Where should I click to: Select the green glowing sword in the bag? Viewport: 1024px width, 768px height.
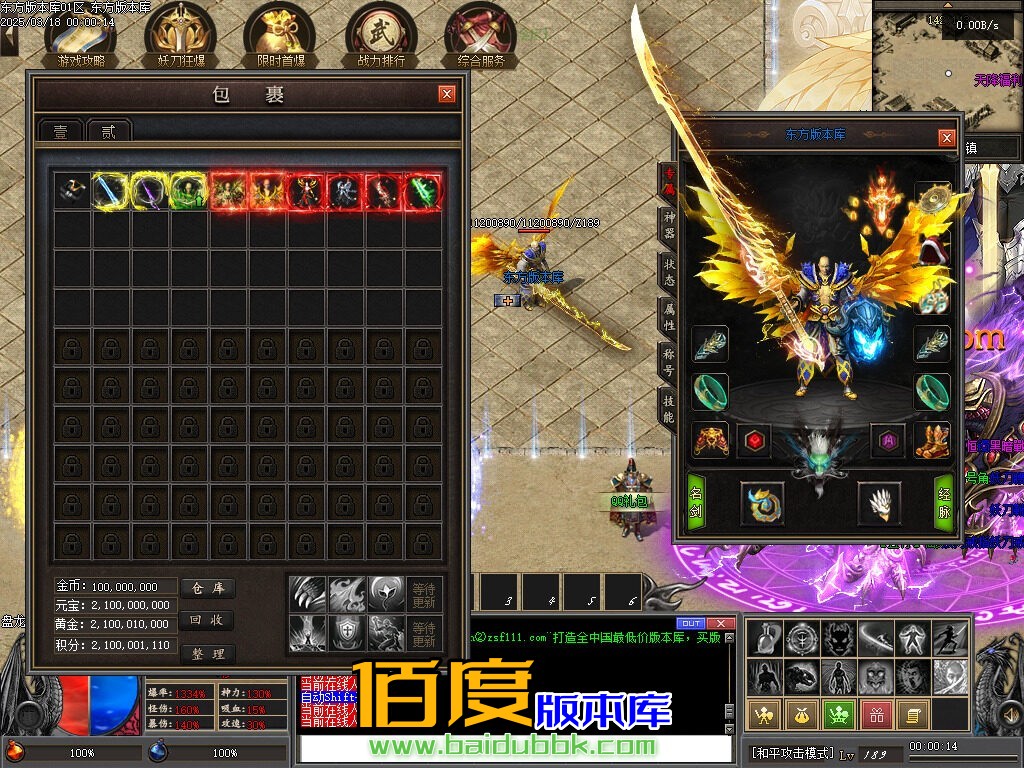click(x=424, y=191)
